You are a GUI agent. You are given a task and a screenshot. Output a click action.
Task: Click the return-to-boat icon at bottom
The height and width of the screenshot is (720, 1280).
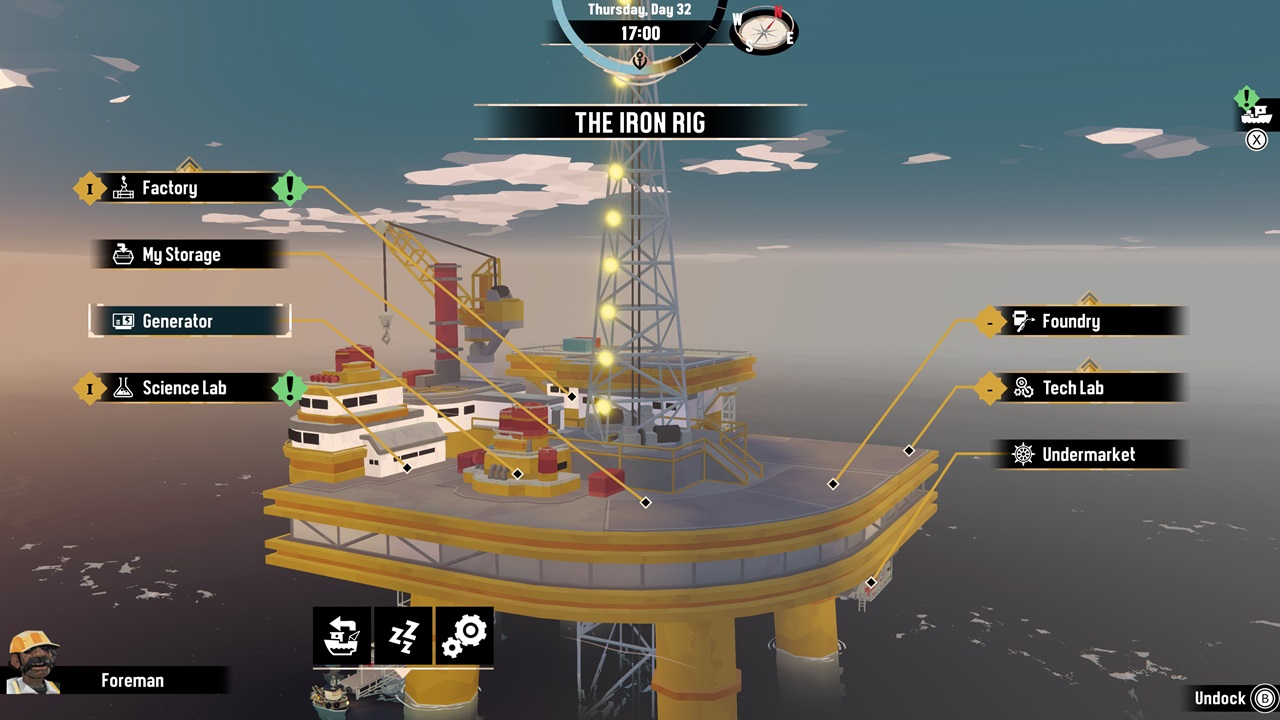pos(340,635)
